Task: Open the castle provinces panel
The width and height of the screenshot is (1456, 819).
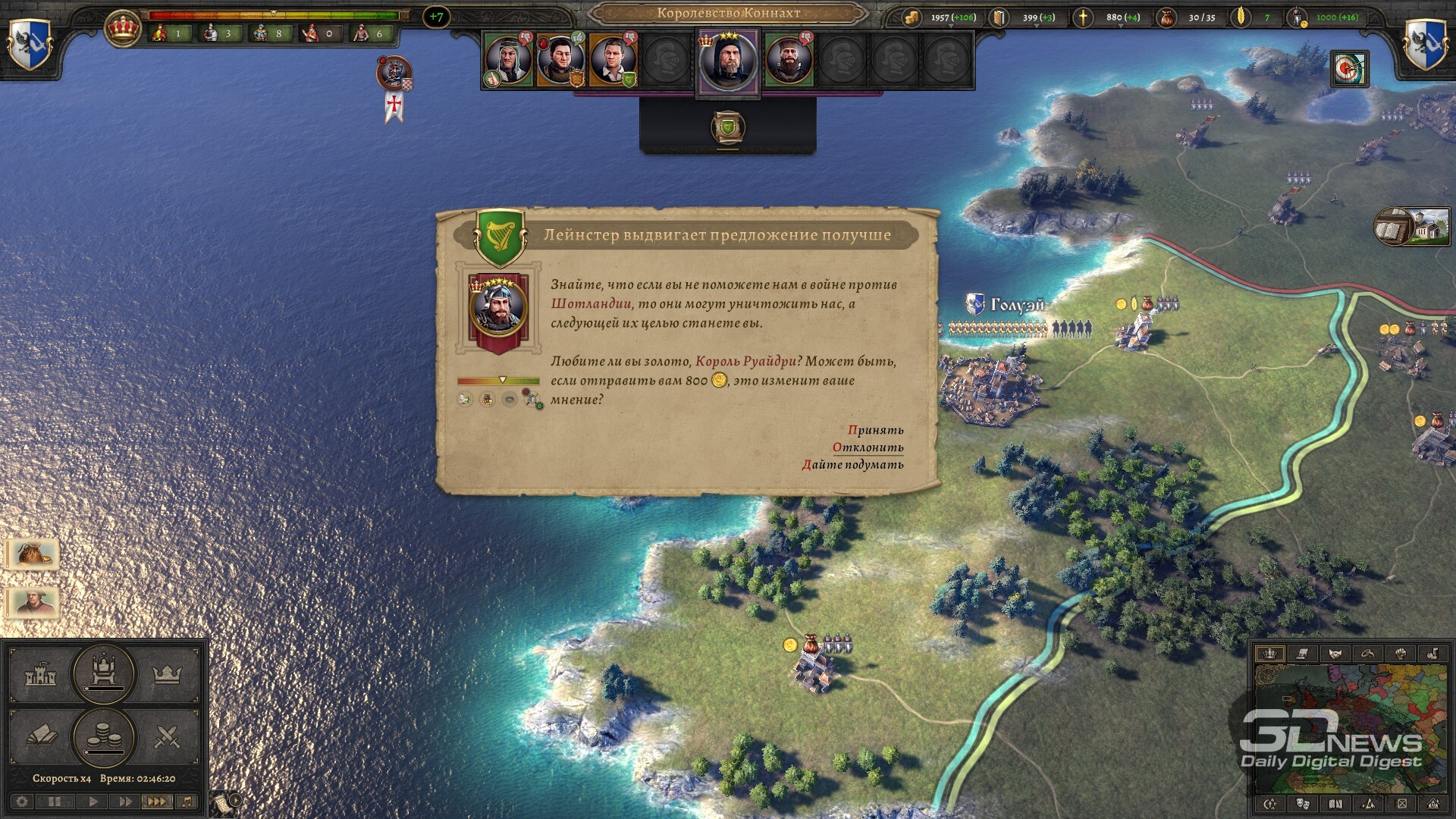Action: pyautogui.click(x=41, y=674)
